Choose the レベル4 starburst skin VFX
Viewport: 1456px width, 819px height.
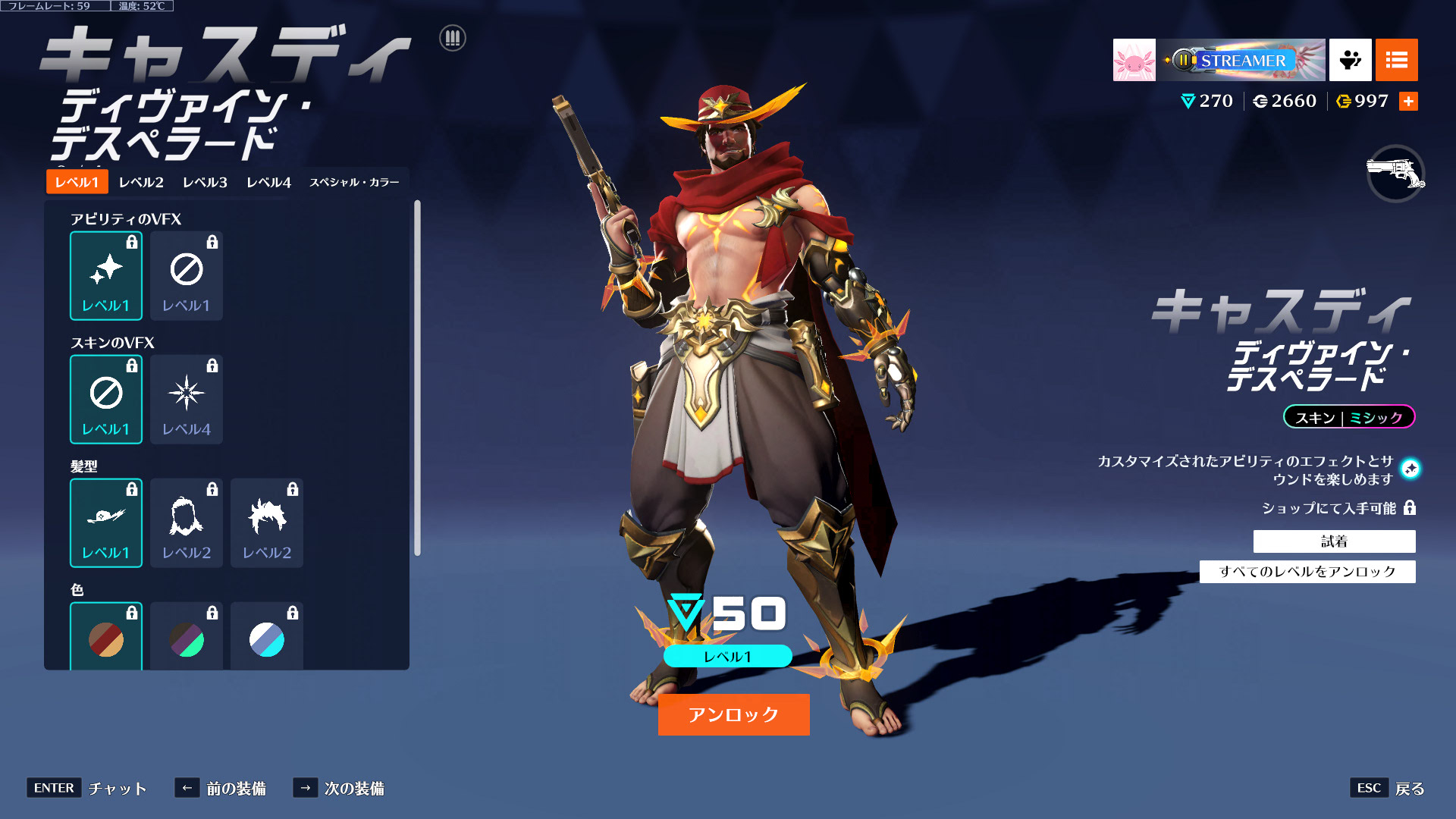[187, 399]
